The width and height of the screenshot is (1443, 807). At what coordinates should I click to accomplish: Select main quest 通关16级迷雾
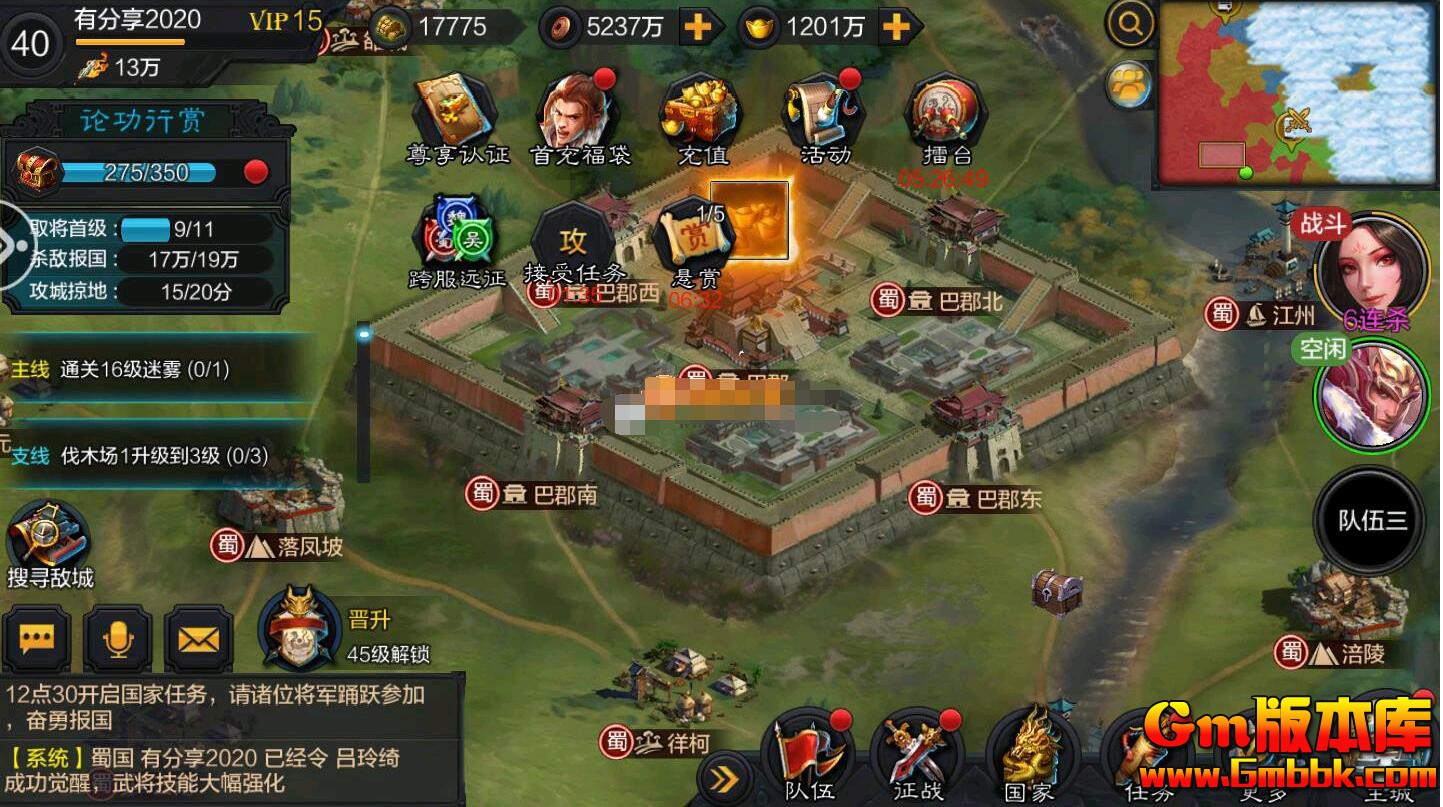pyautogui.click(x=145, y=370)
